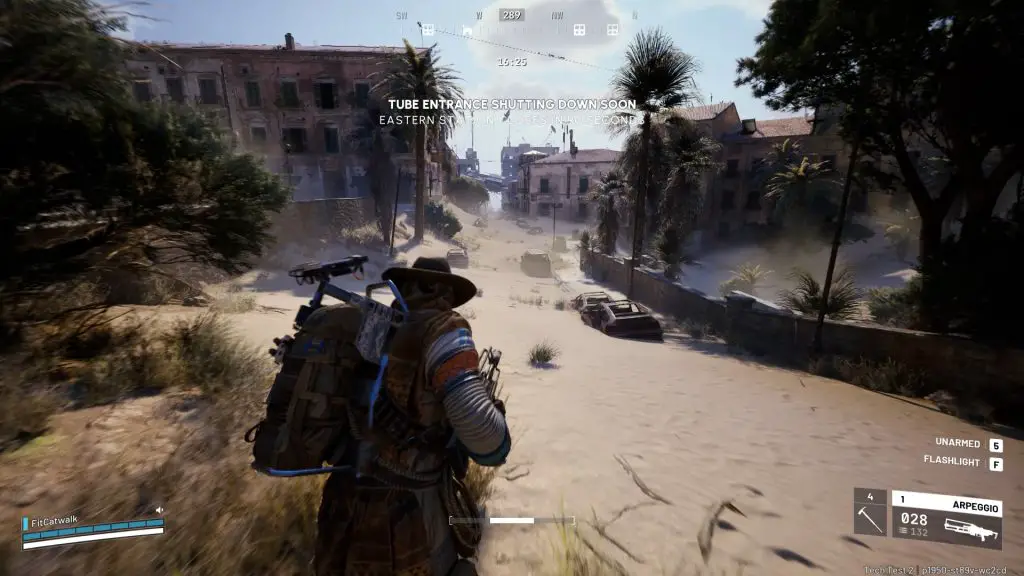
Task: Click the speaker voice icon near FitCatwalk
Action: coord(158,511)
